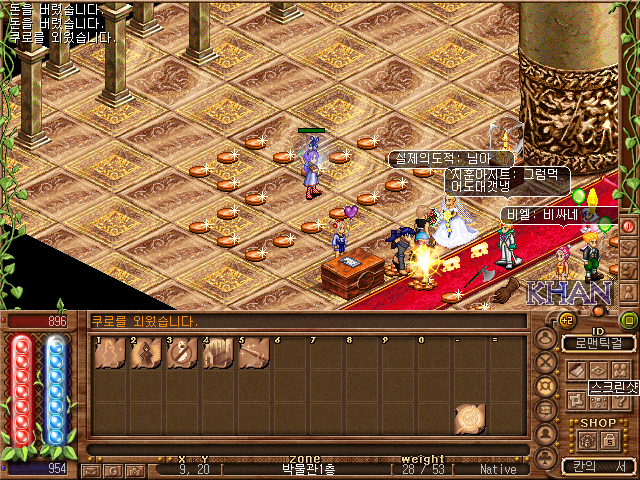Click the G button on the bottom bar
The width and height of the screenshot is (640, 480).
click(114, 469)
